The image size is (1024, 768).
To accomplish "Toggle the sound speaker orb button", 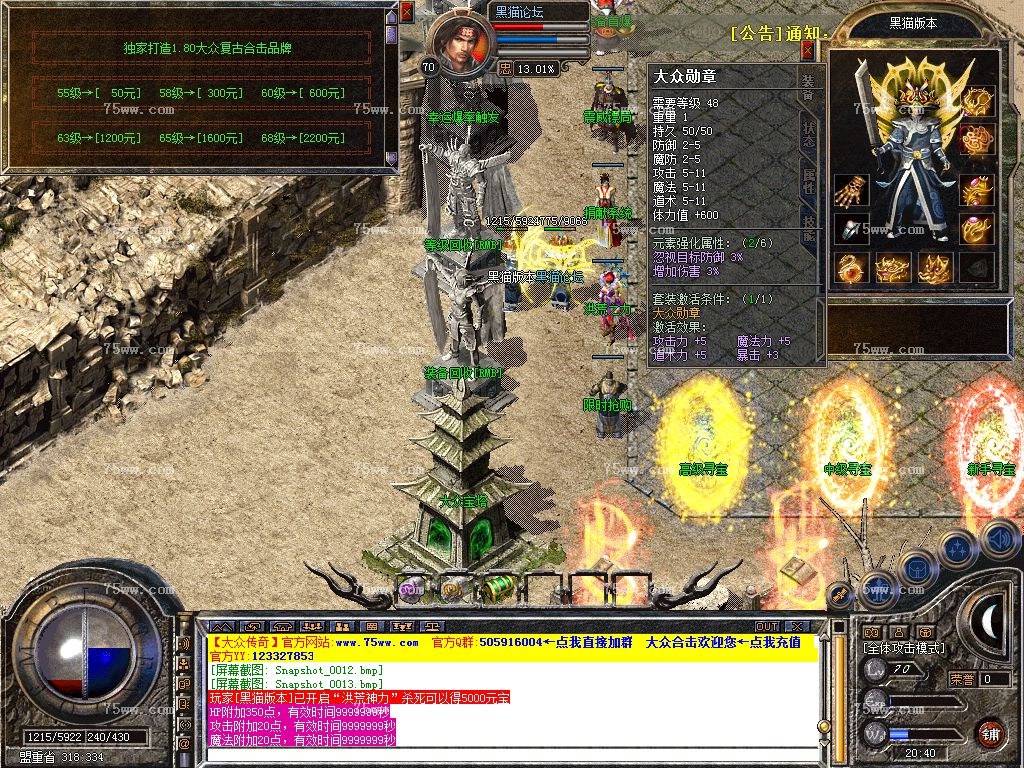I will pyautogui.click(x=998, y=540).
